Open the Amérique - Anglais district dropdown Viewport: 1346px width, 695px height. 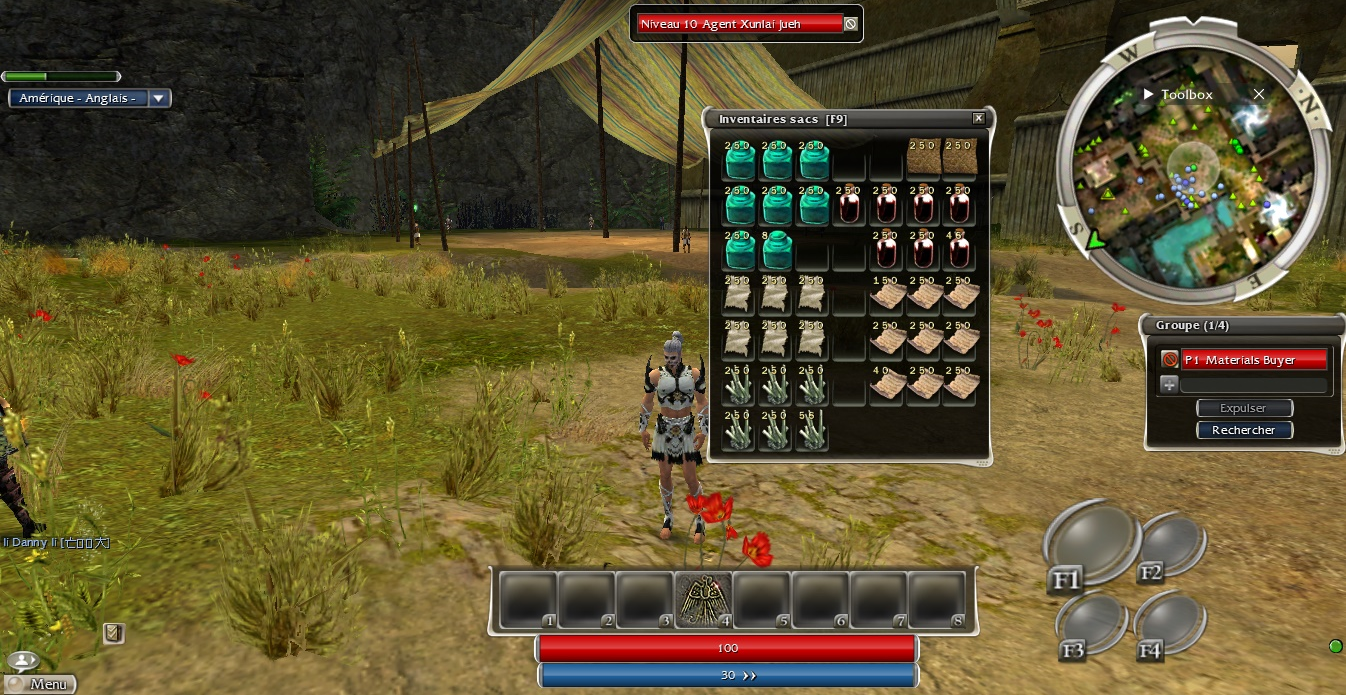pos(160,98)
